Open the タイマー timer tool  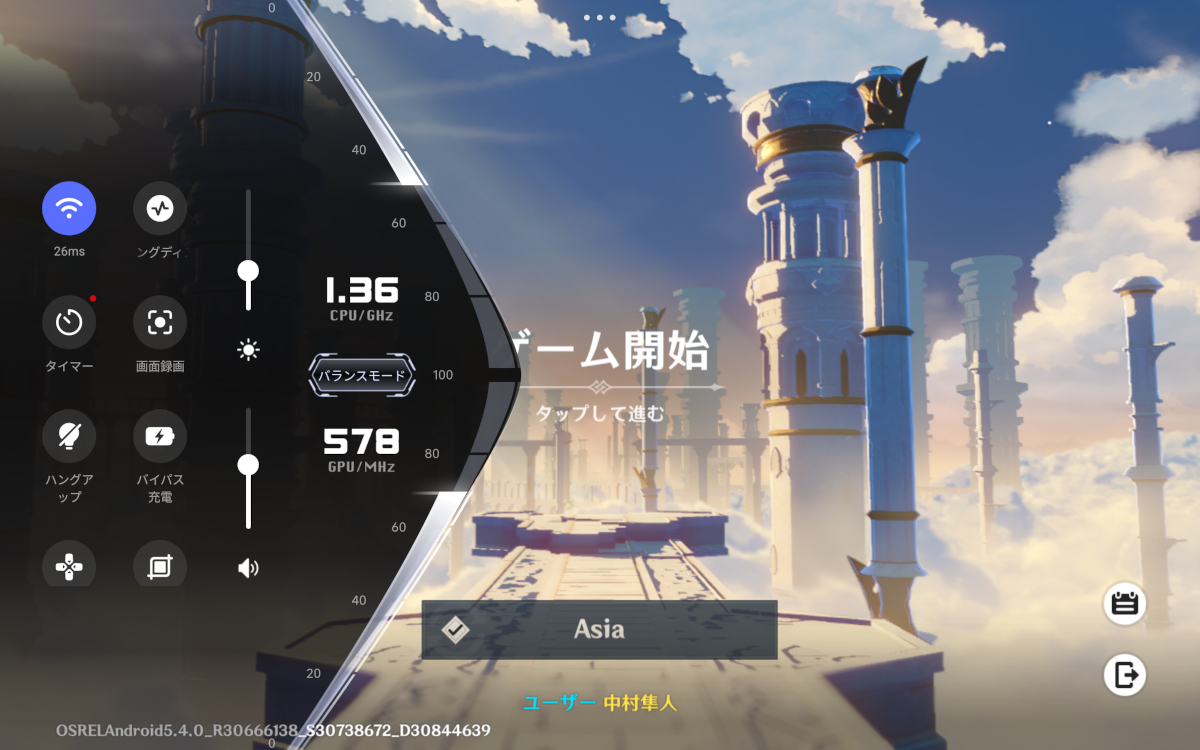tap(69, 322)
